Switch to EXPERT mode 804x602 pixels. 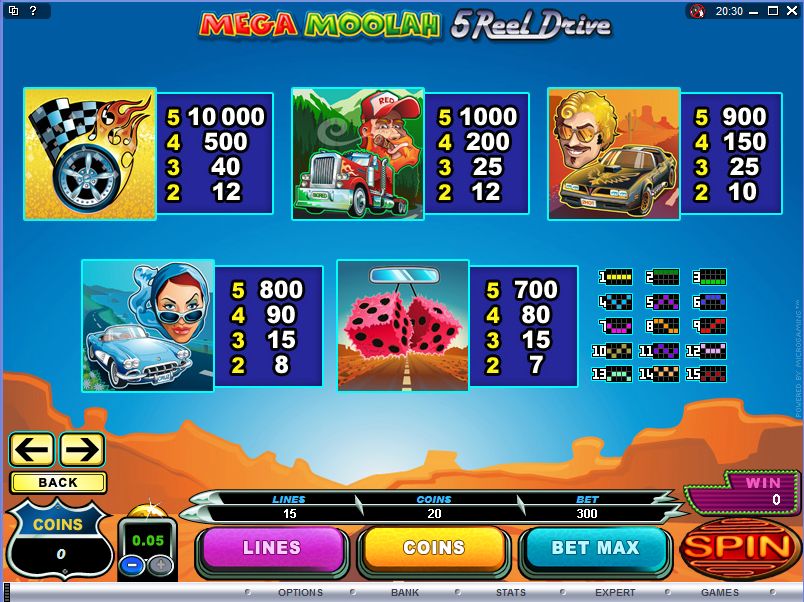point(615,593)
